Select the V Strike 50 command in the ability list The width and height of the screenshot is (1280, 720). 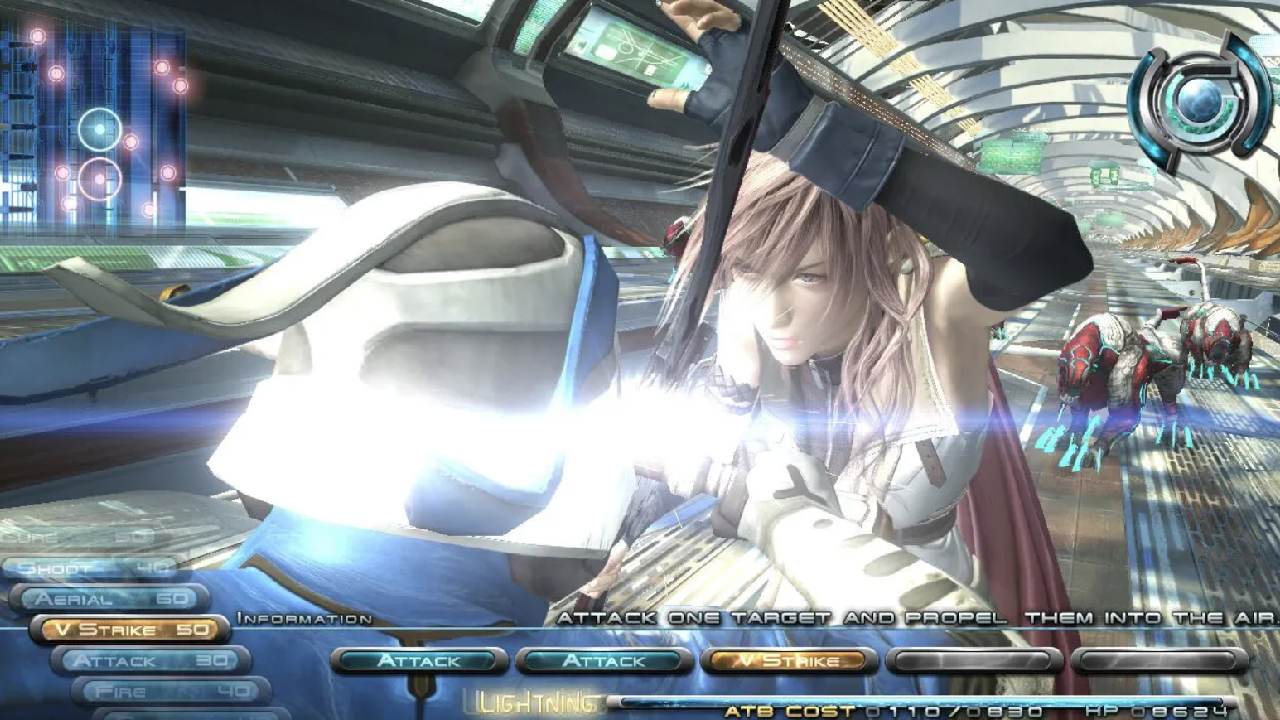130,629
